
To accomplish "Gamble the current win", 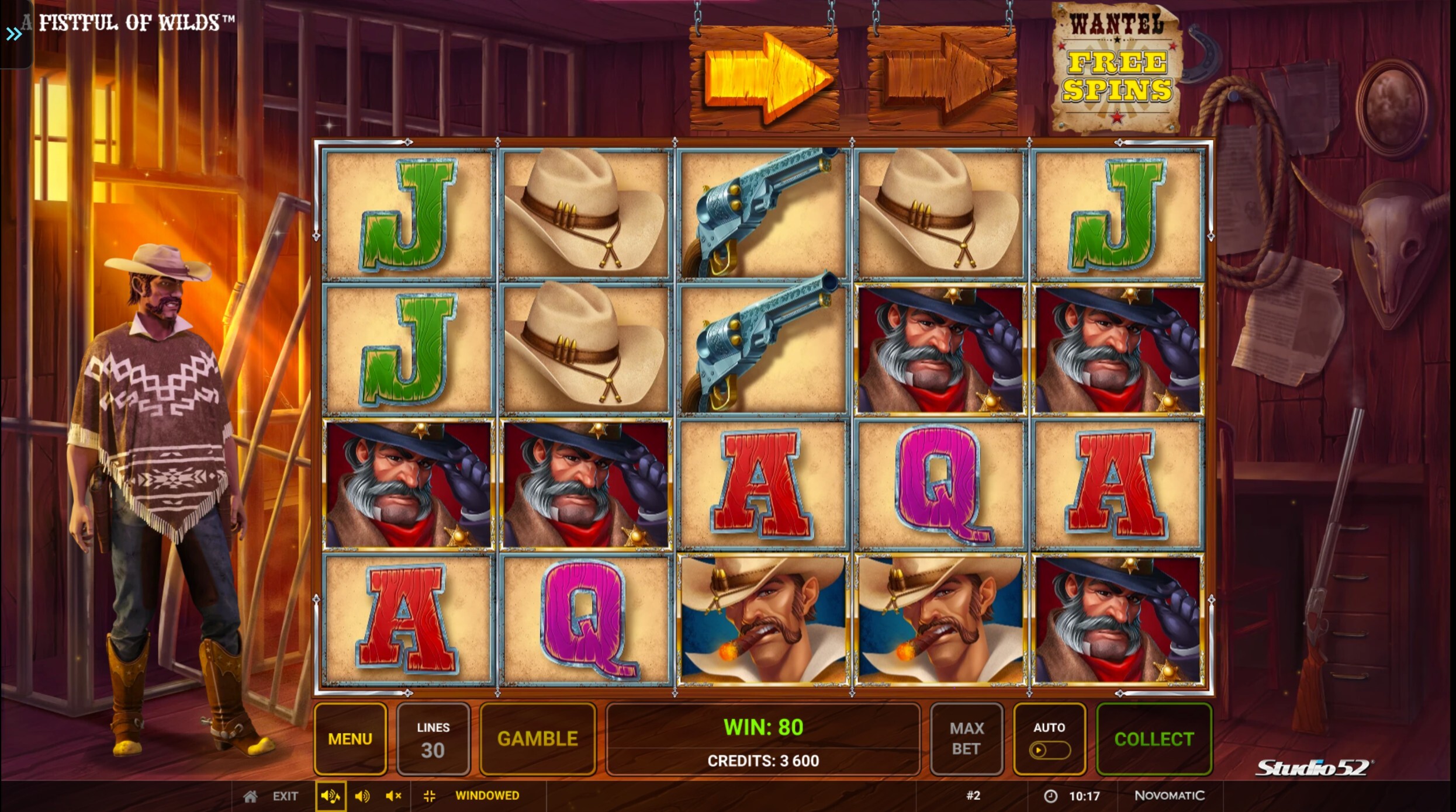I will 537,739.
